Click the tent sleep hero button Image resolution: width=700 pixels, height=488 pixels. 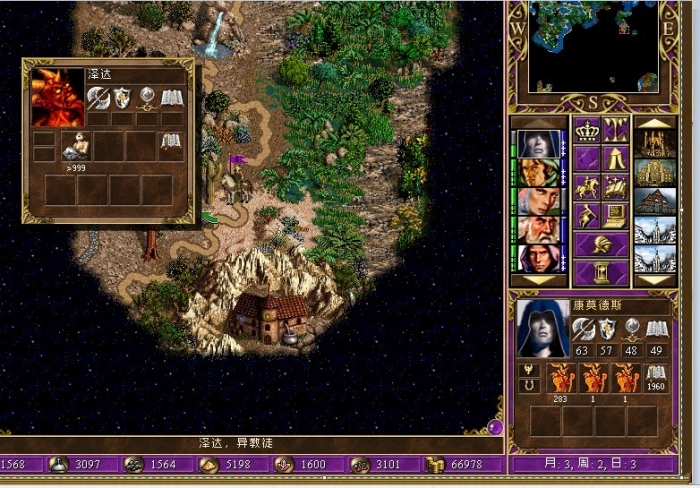[x=615, y=158]
